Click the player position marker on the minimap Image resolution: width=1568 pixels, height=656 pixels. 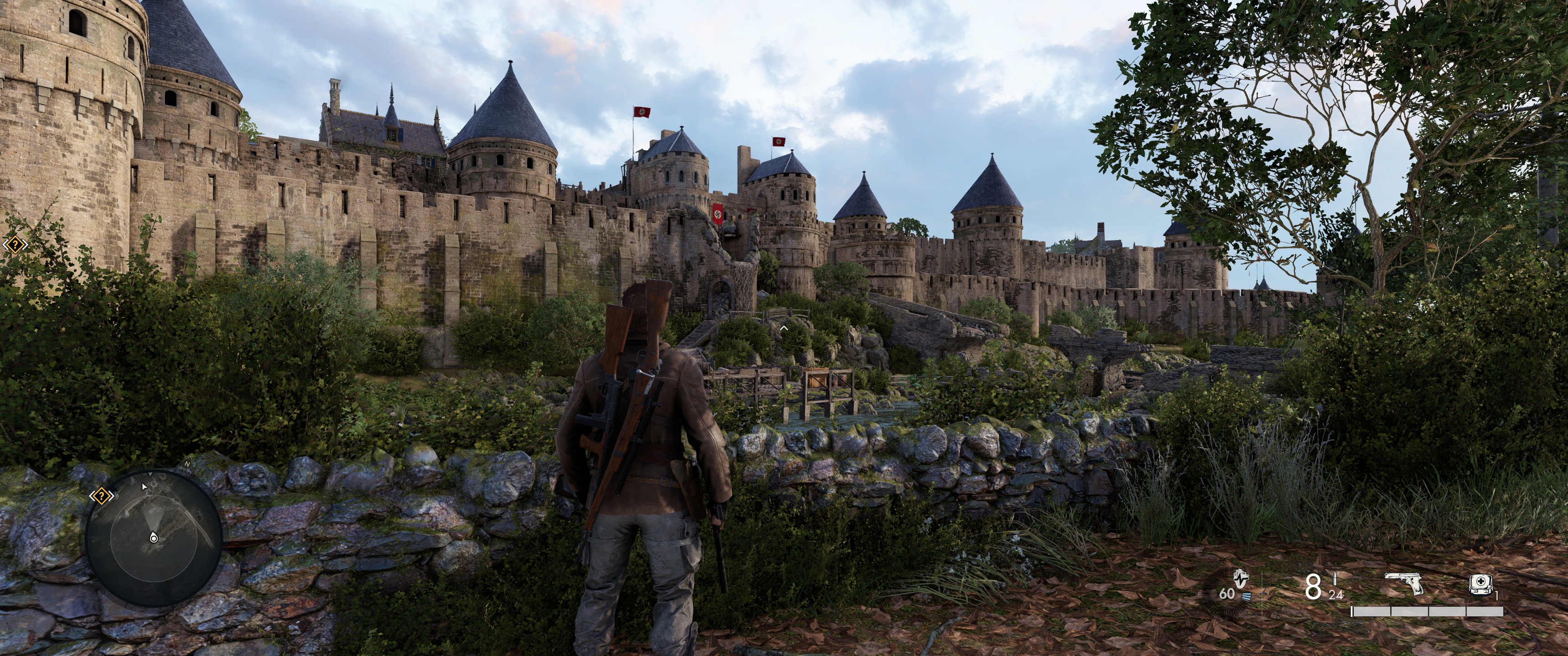[x=154, y=538]
